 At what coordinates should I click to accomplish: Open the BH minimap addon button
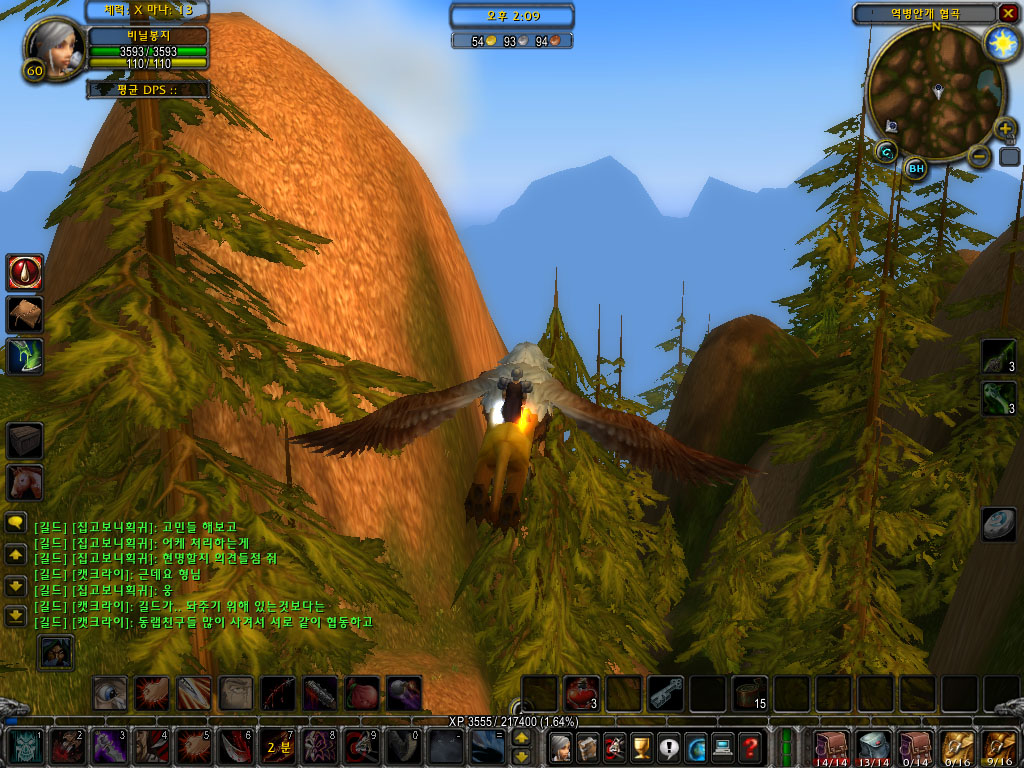point(916,167)
